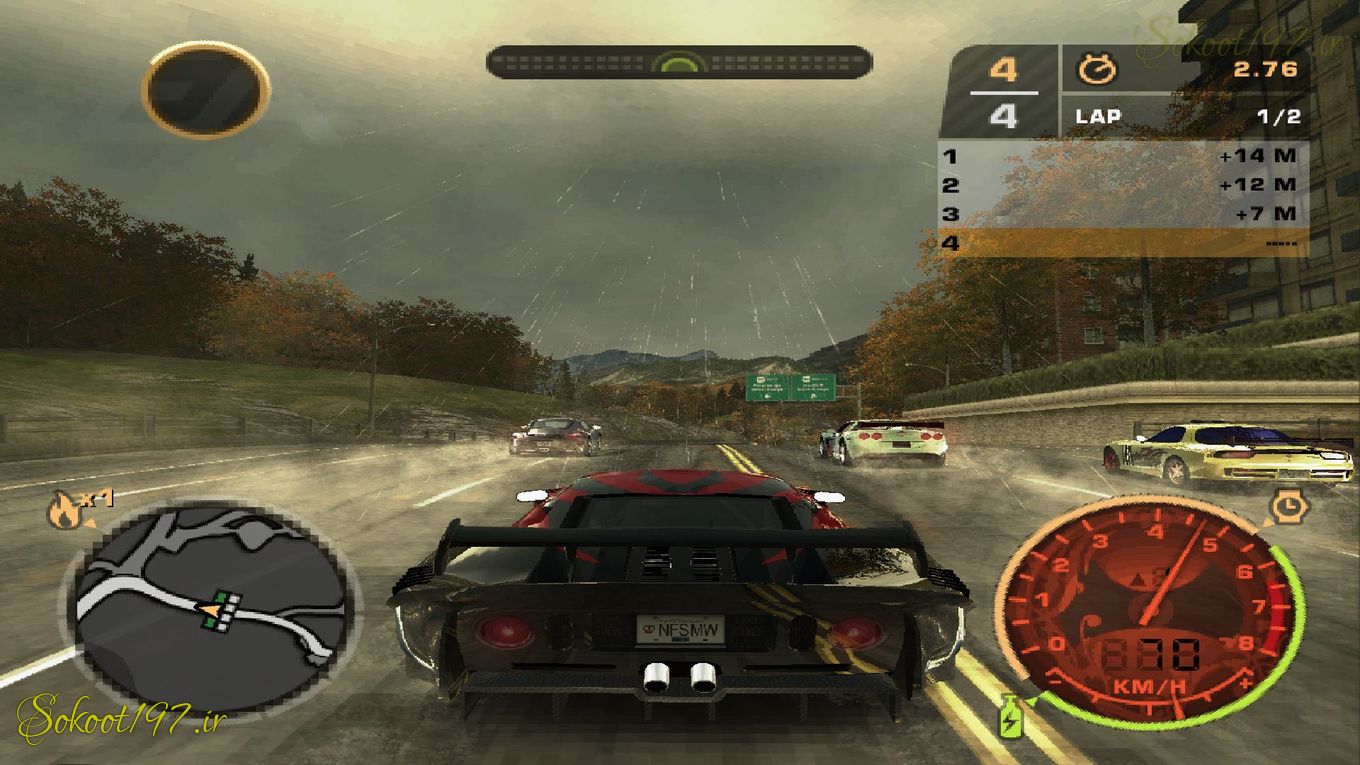Select the third place leaderboard row

[x=1122, y=214]
